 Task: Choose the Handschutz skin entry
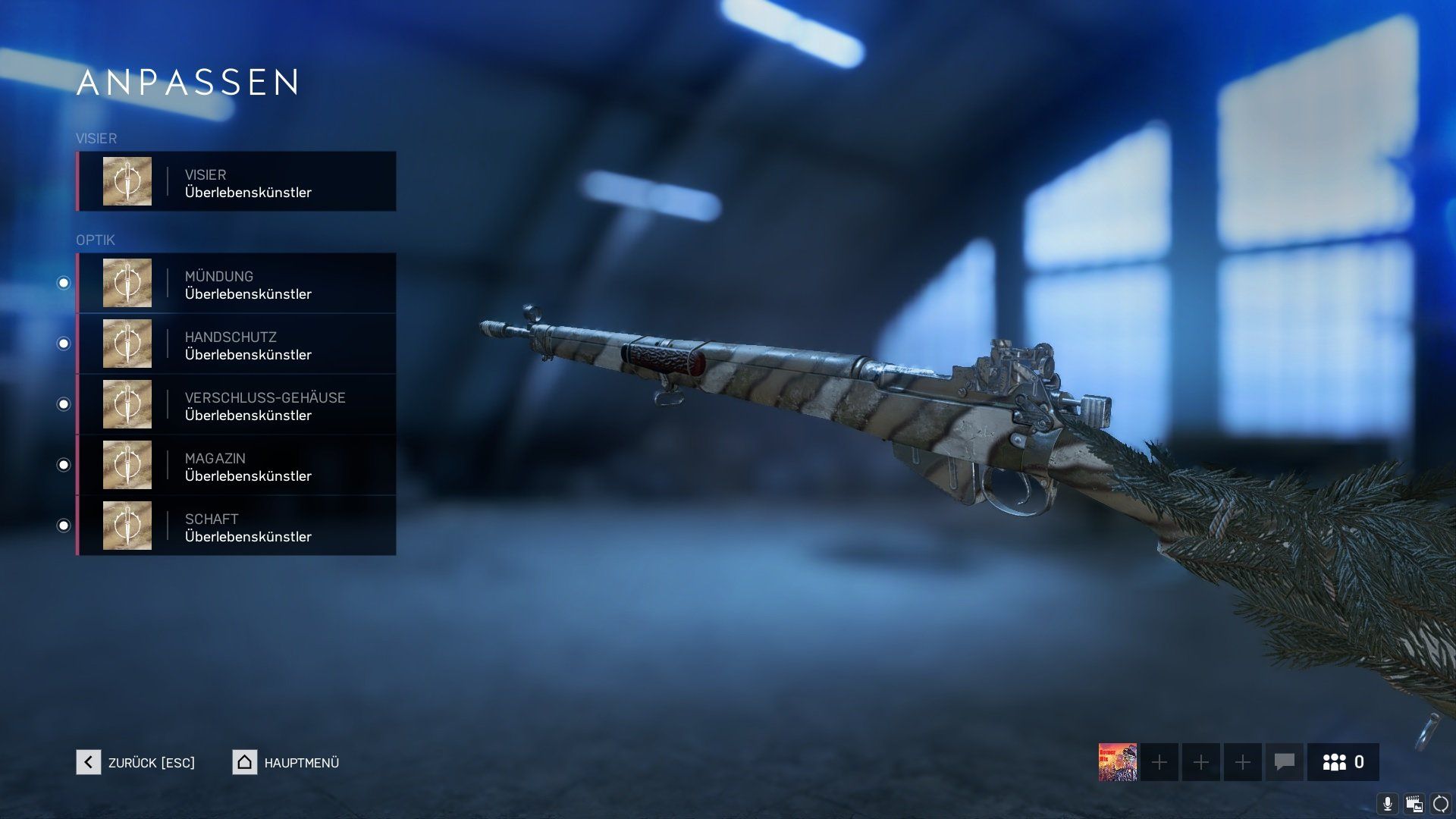click(x=236, y=344)
